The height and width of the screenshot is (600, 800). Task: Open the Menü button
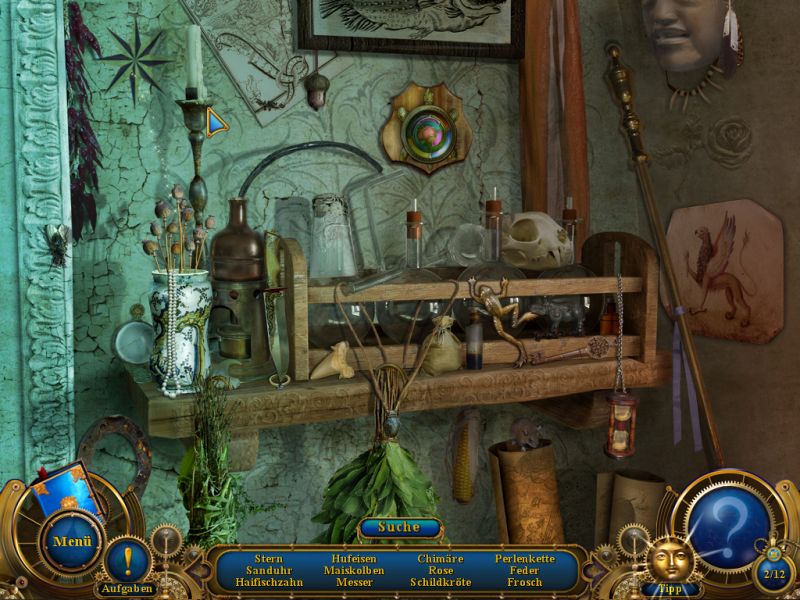(72, 543)
